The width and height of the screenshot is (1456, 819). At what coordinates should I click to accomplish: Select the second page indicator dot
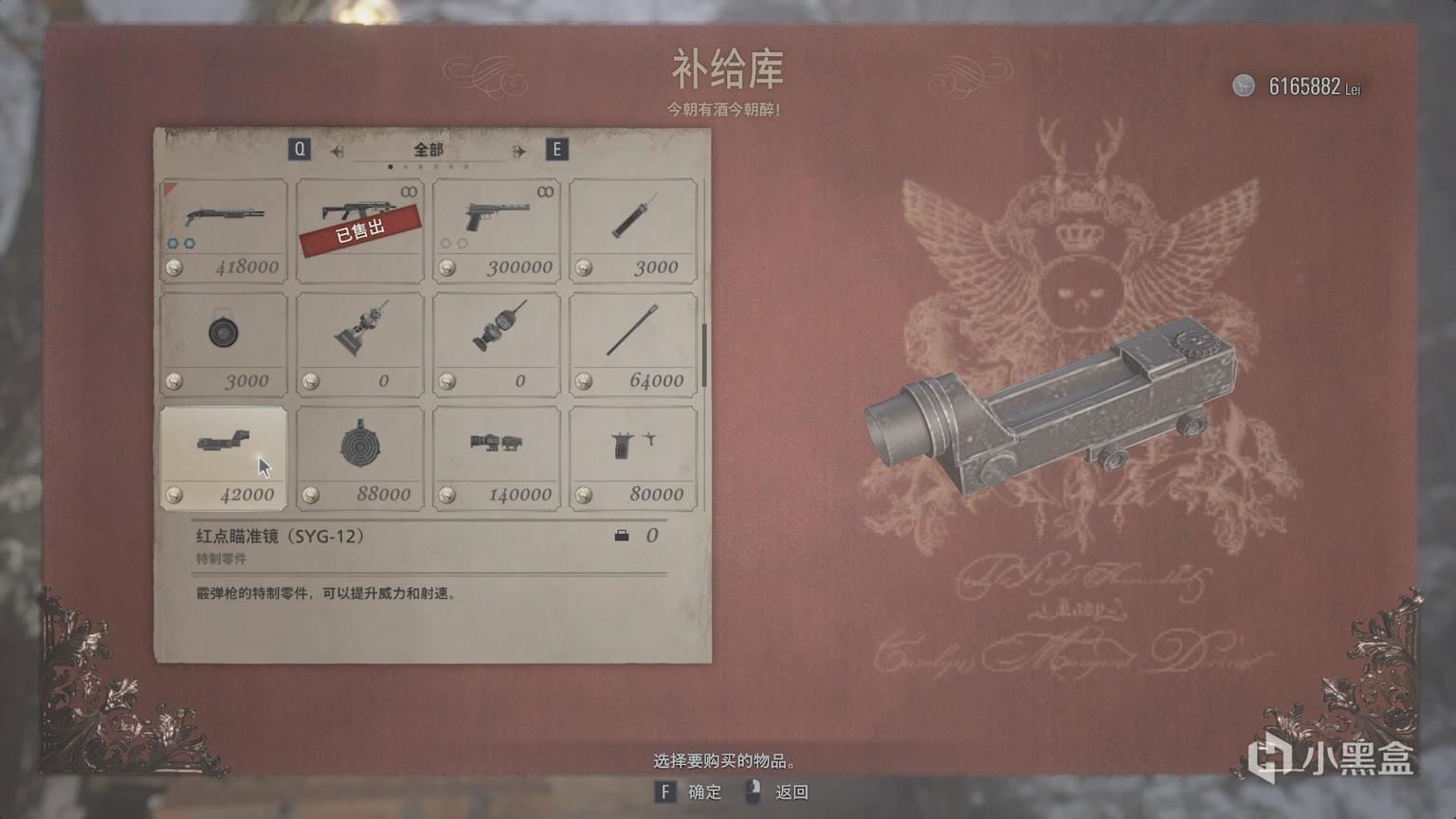click(406, 165)
